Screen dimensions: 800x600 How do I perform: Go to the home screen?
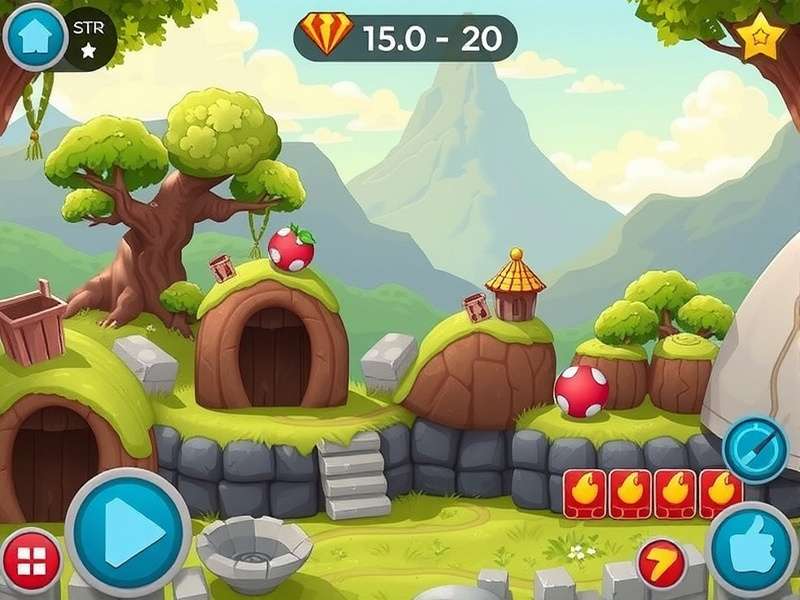(x=36, y=36)
